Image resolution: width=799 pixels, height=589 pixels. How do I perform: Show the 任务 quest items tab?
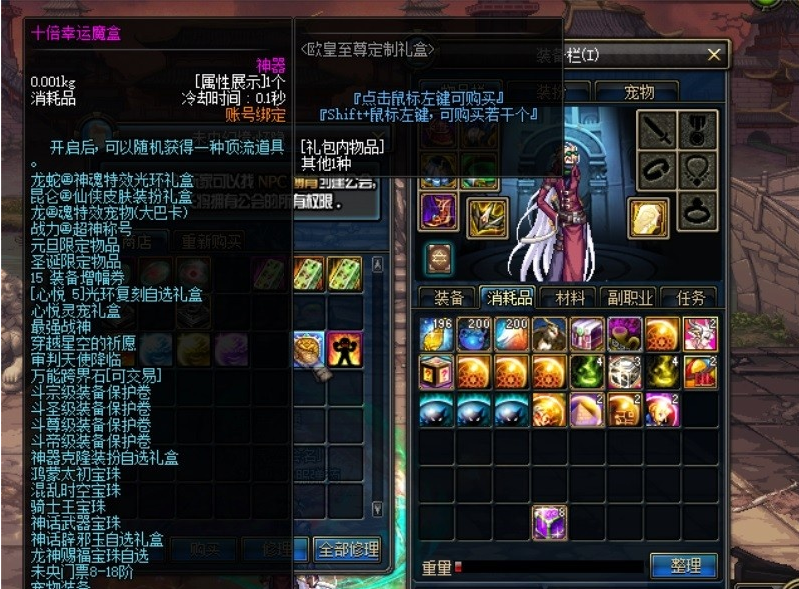pyautogui.click(x=691, y=298)
